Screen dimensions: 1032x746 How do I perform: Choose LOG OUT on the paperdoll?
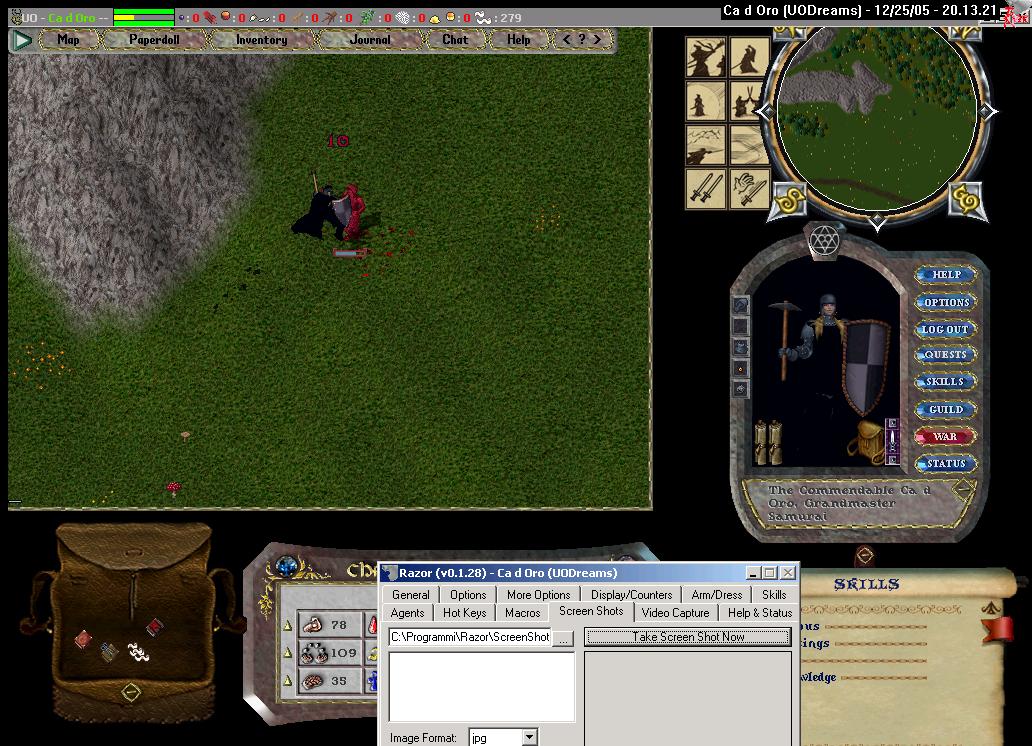click(x=945, y=329)
